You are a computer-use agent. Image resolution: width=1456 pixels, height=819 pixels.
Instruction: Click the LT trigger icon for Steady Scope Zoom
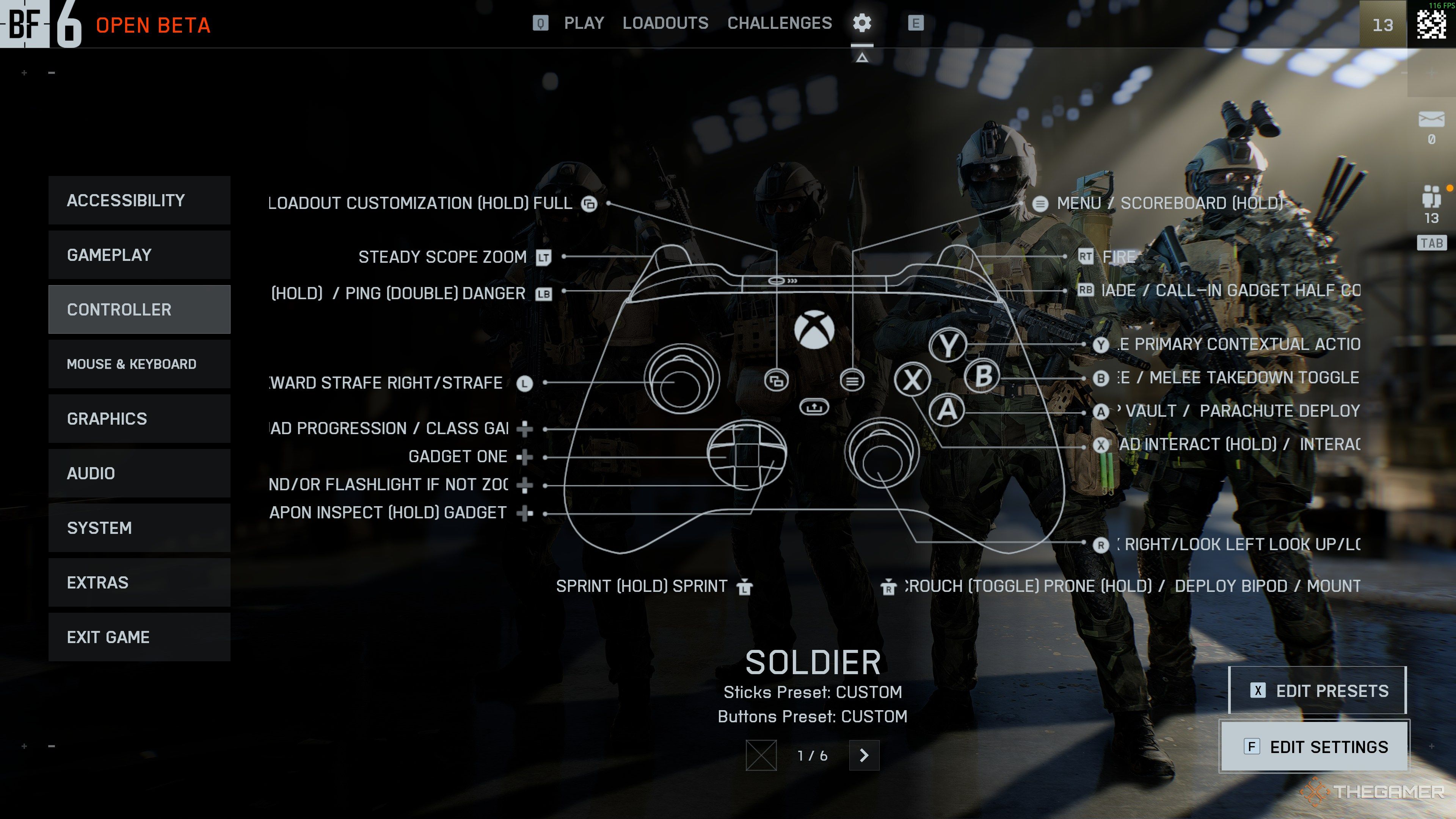544,257
